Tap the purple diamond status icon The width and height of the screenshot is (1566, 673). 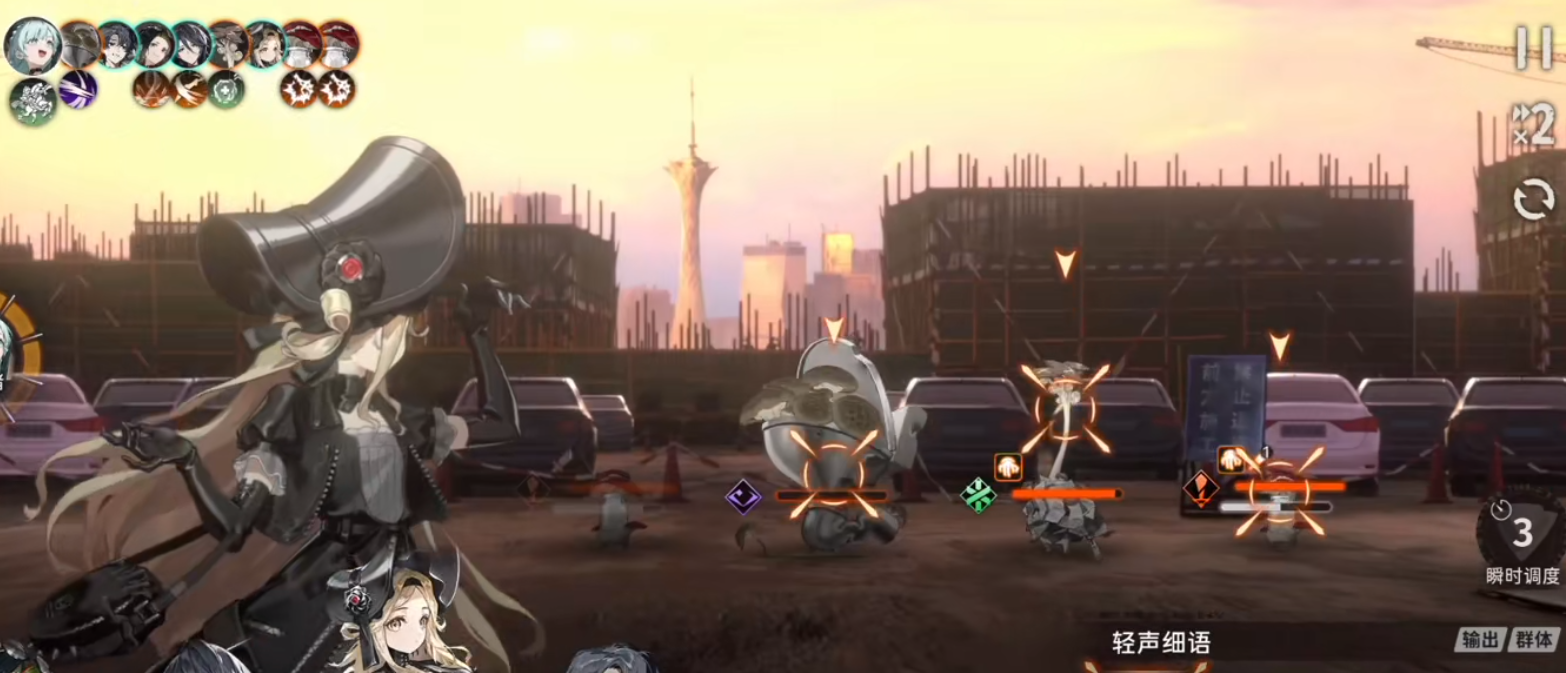pos(743,496)
